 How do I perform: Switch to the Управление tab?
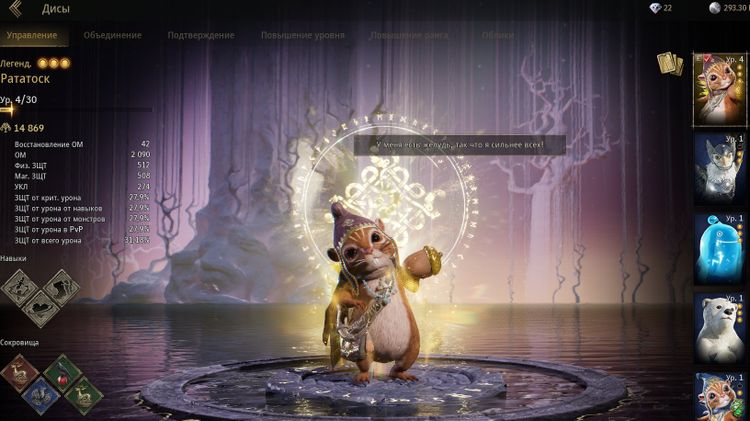(x=31, y=35)
